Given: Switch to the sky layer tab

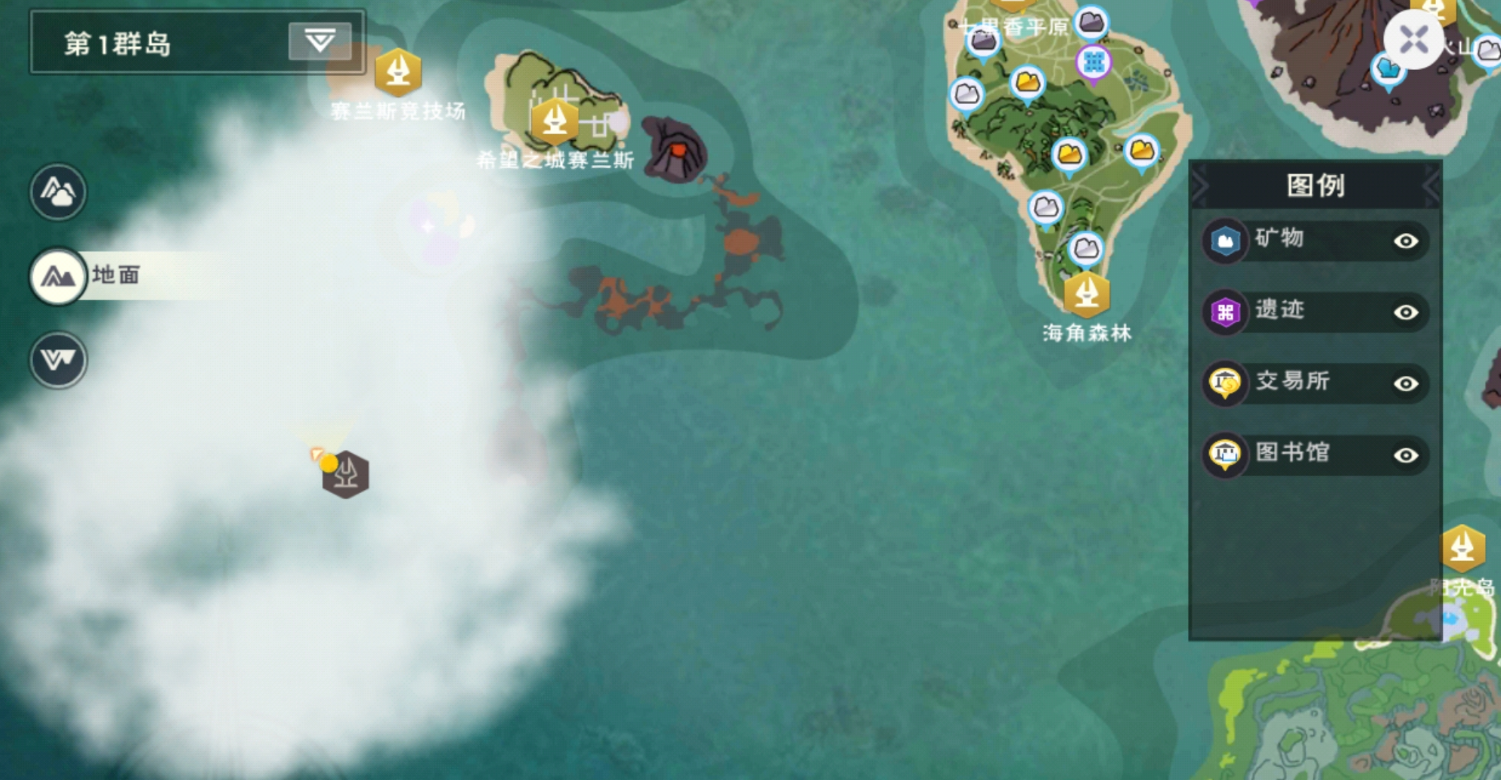Looking at the screenshot, I should coord(58,192).
